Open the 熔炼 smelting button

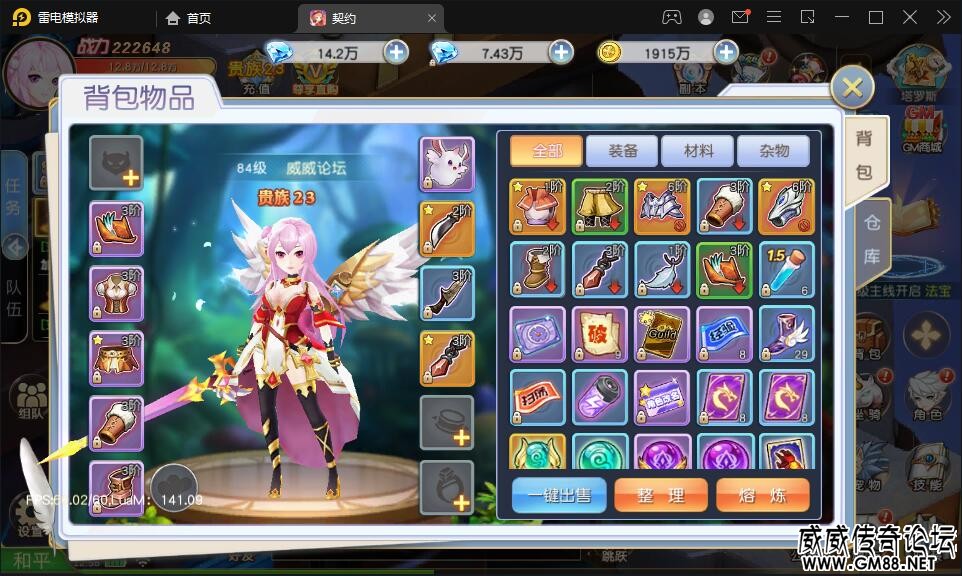point(763,496)
